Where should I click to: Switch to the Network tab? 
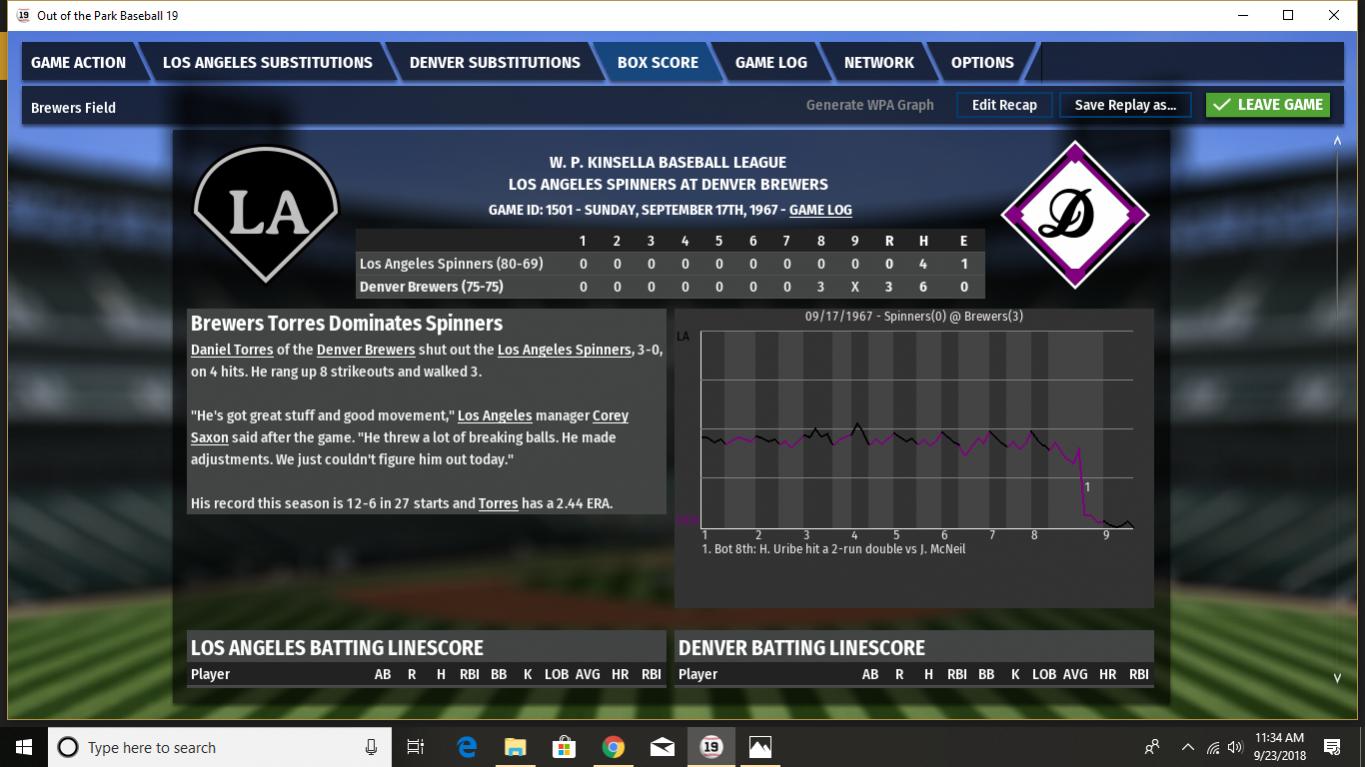(x=878, y=62)
